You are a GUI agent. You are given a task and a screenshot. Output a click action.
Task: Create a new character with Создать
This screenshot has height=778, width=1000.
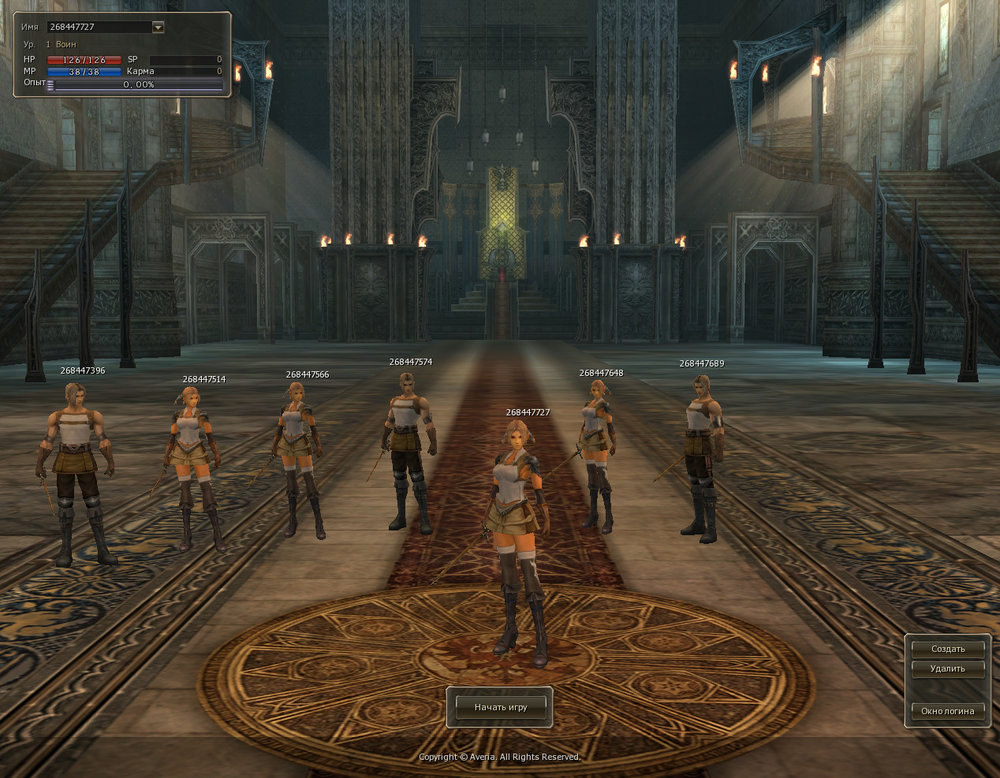tap(947, 649)
